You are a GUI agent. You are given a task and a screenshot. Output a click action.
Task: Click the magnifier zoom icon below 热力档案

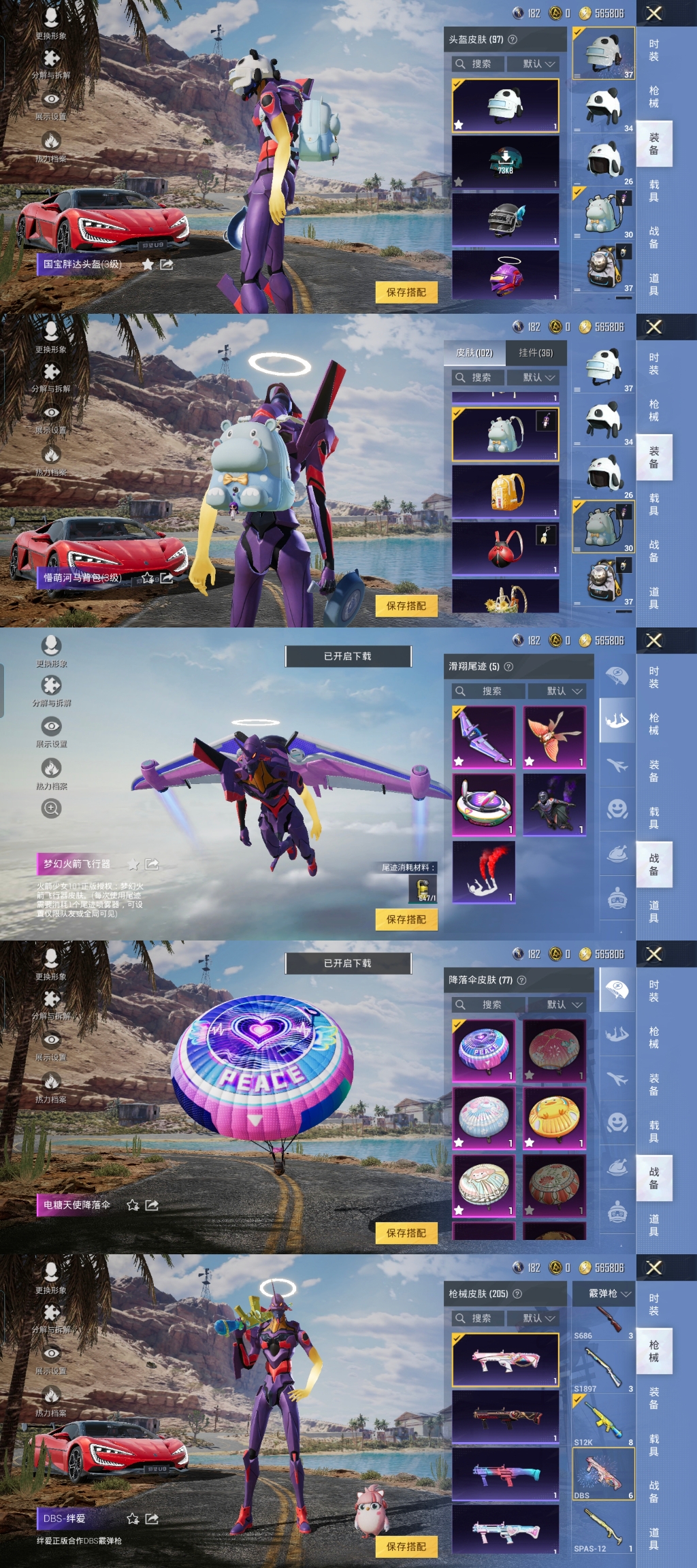point(51,808)
